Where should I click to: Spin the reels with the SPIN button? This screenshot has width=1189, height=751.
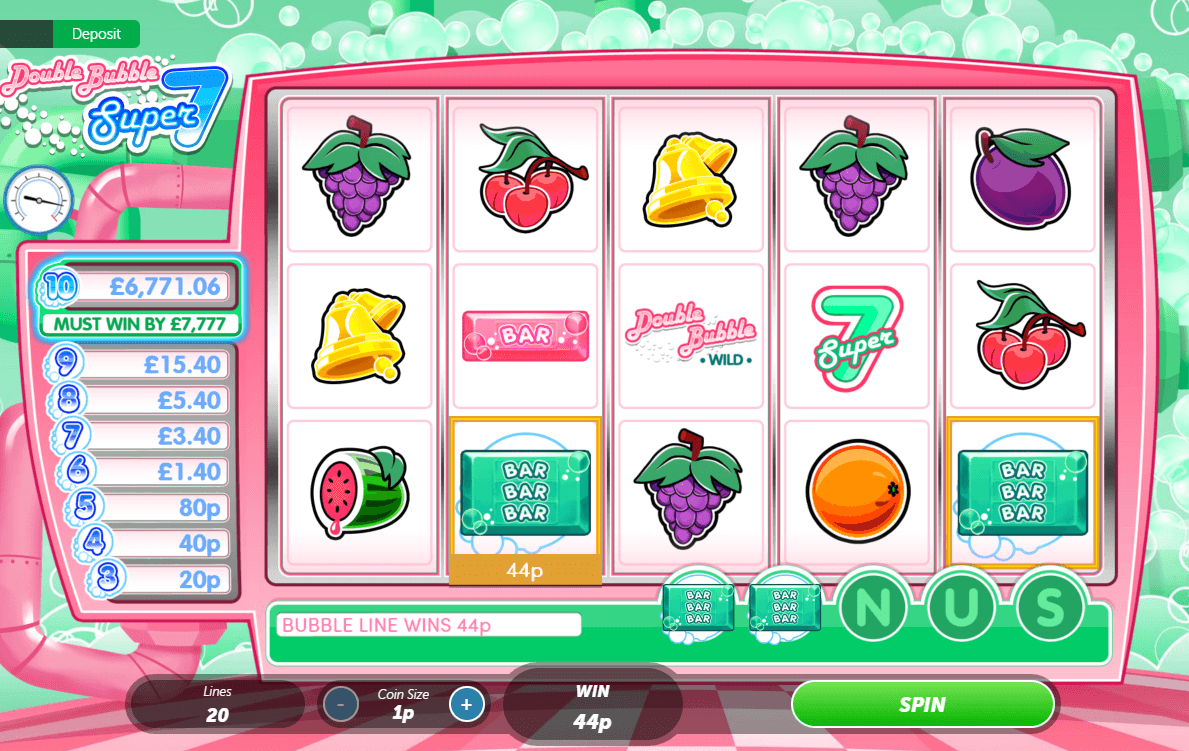(922, 704)
